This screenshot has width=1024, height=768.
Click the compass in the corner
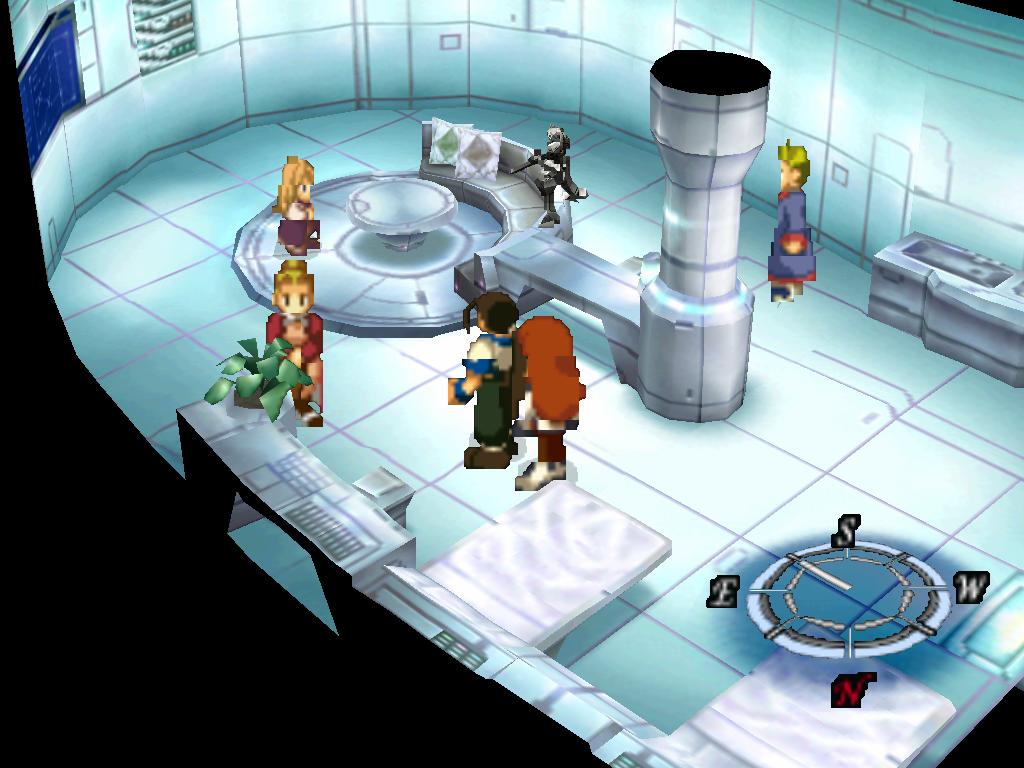point(846,595)
